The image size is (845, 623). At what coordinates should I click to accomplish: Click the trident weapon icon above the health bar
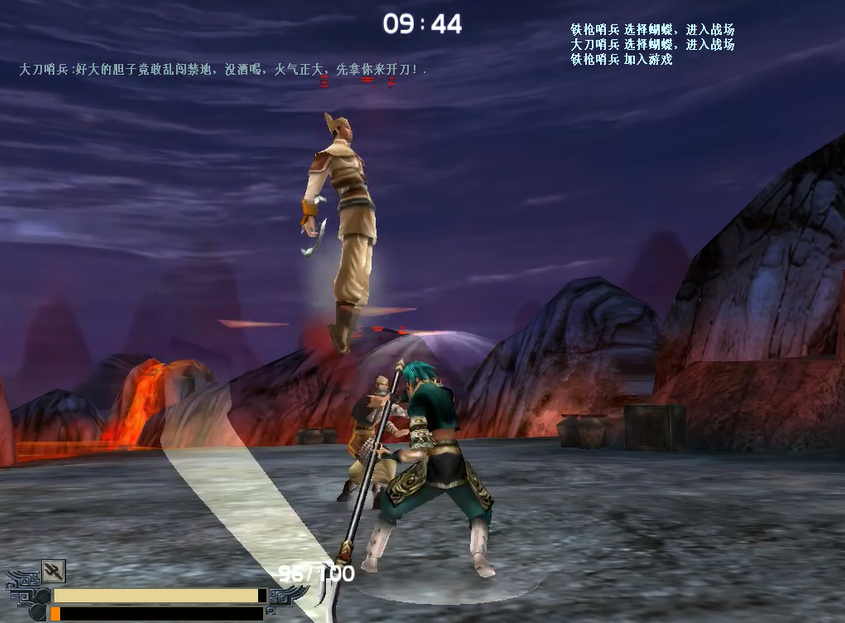(x=53, y=571)
